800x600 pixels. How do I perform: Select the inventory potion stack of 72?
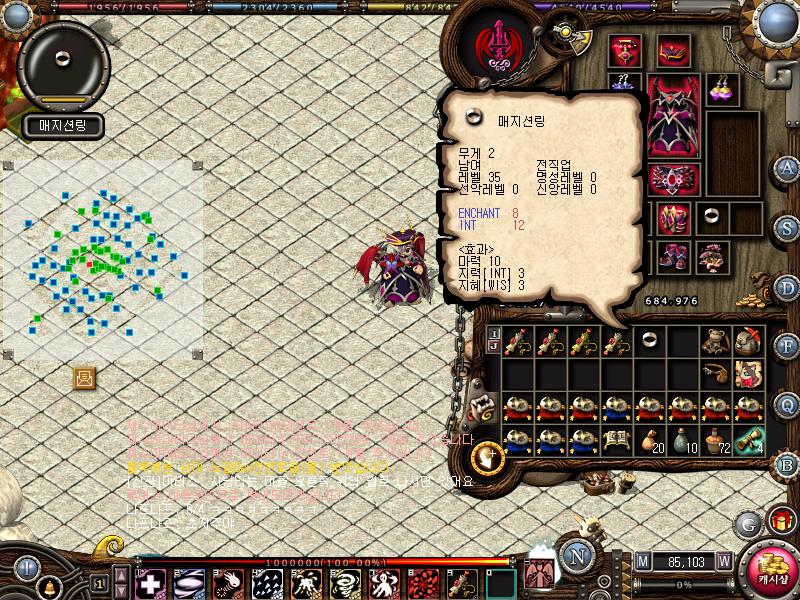click(714, 440)
